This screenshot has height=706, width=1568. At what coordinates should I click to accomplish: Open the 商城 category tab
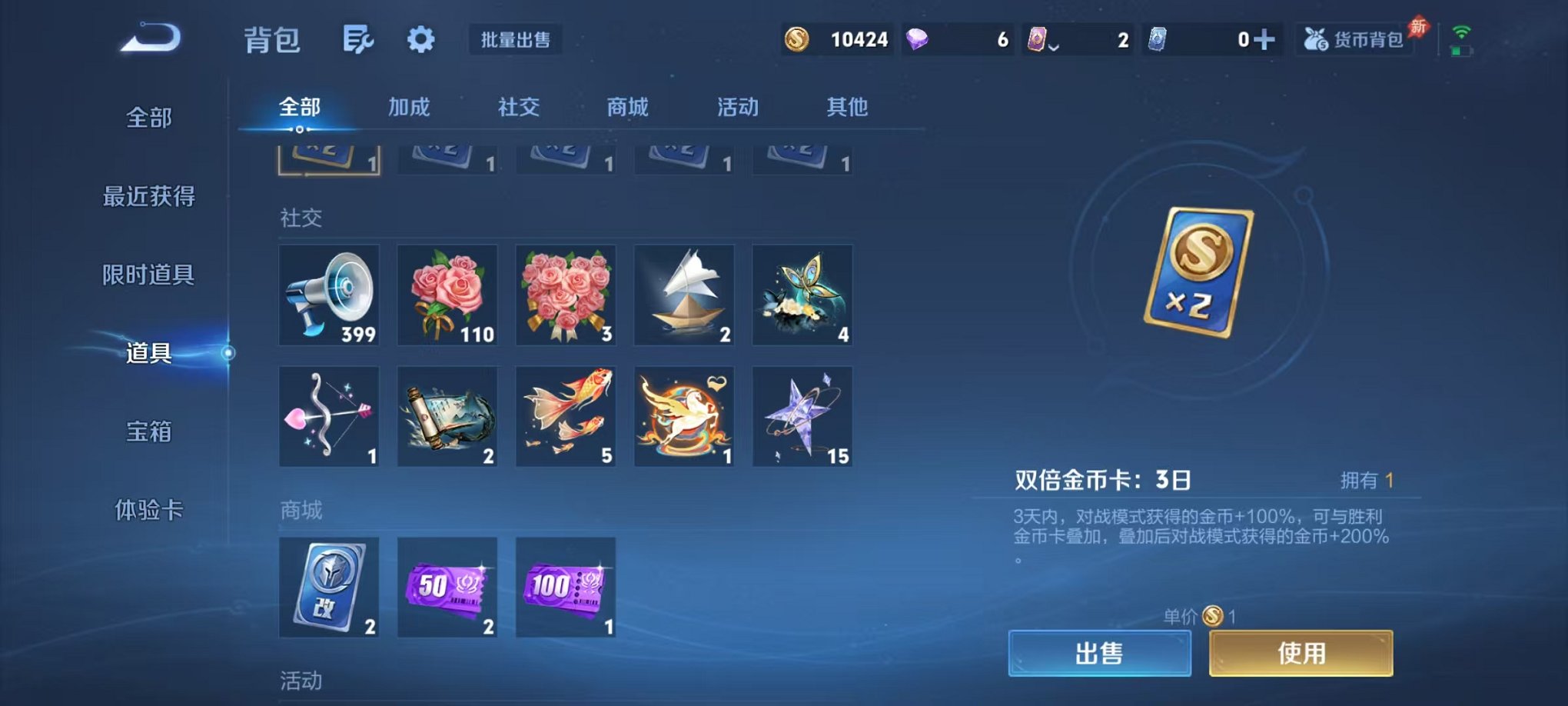626,108
